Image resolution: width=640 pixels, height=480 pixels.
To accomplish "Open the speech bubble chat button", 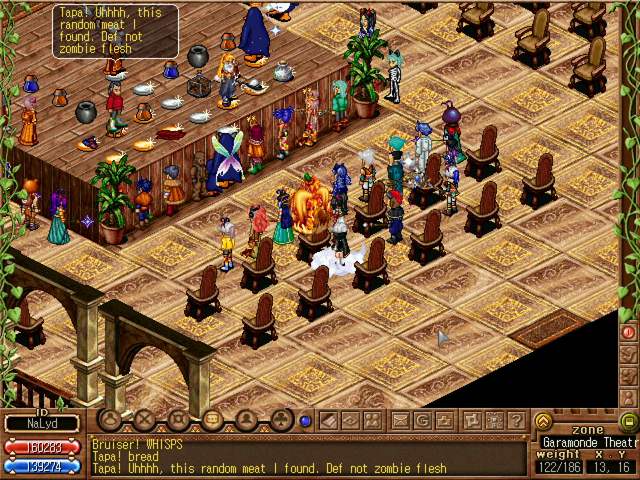I will pos(110,420).
